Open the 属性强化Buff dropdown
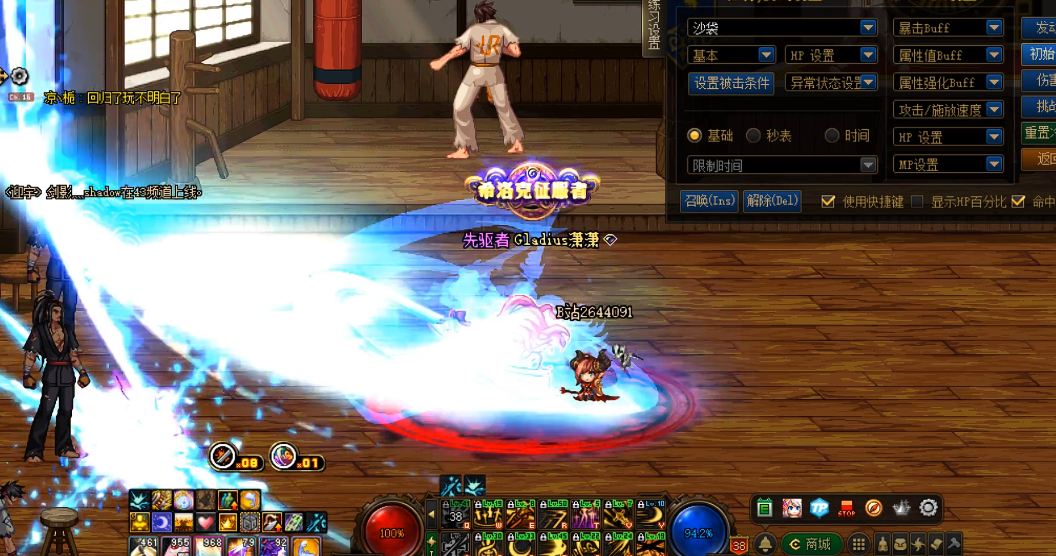This screenshot has width=1056, height=556. point(993,82)
